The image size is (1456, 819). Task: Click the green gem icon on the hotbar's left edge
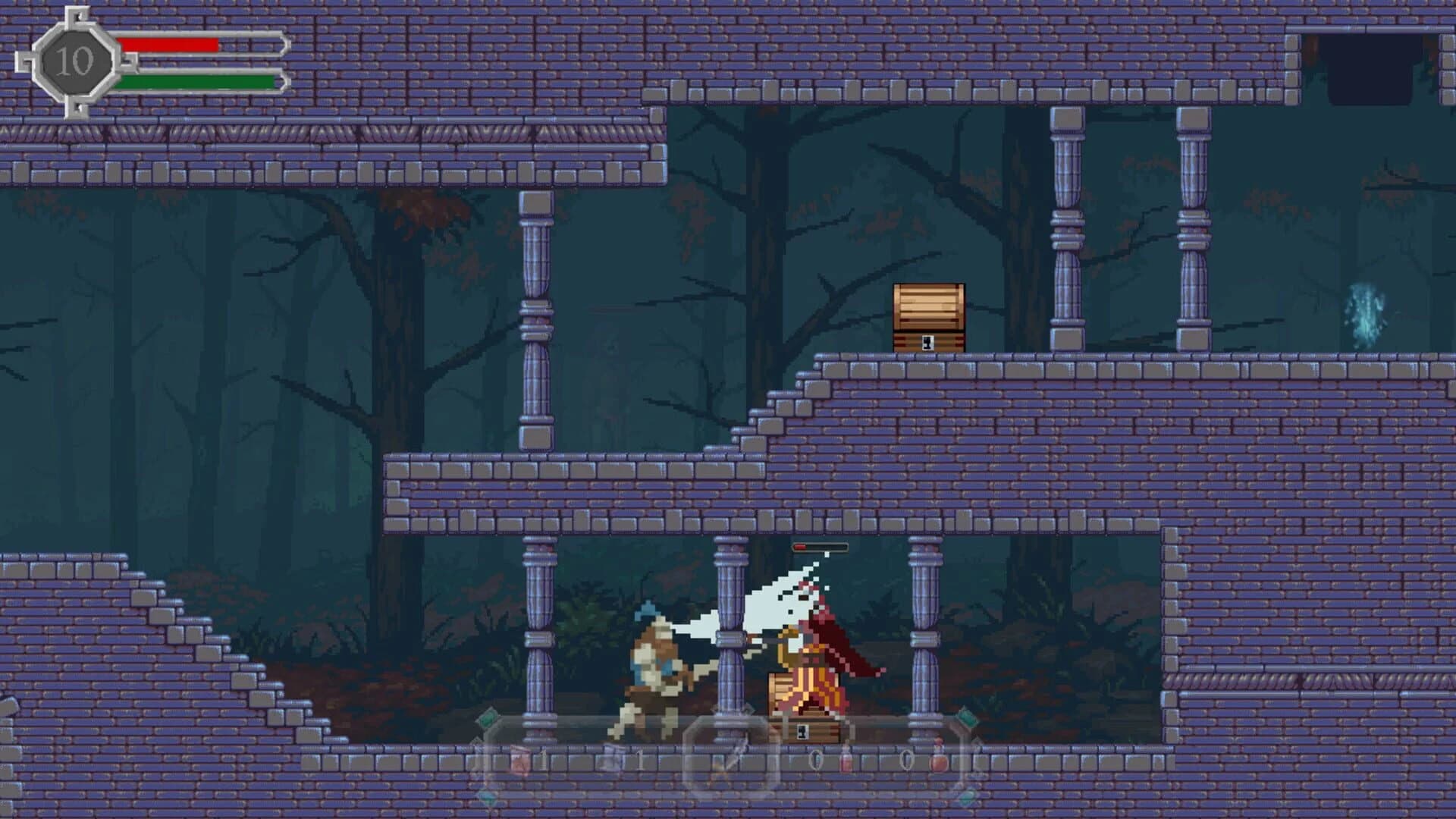coord(486,719)
